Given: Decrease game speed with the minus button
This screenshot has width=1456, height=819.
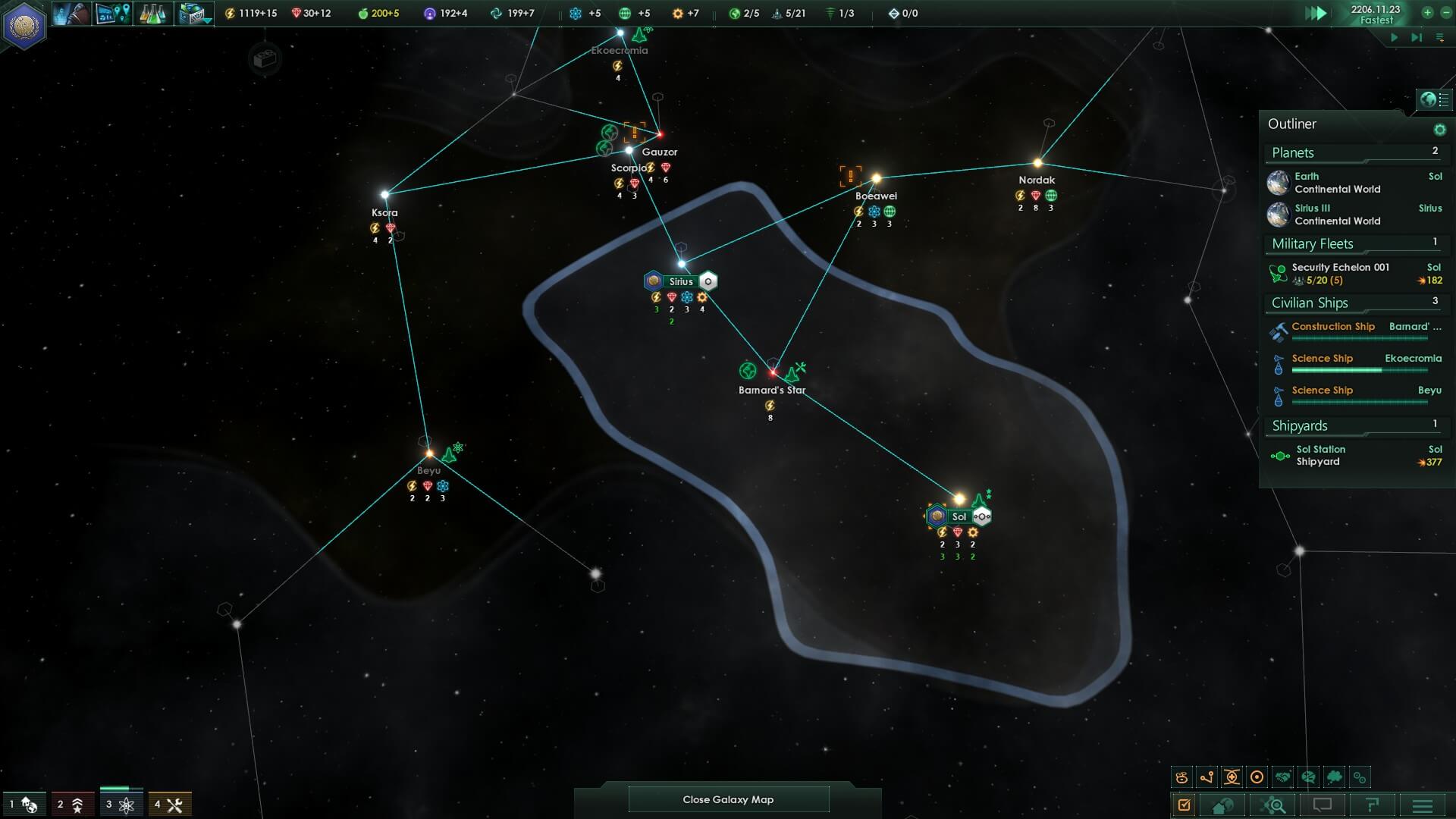Looking at the screenshot, I should point(1445,12).
